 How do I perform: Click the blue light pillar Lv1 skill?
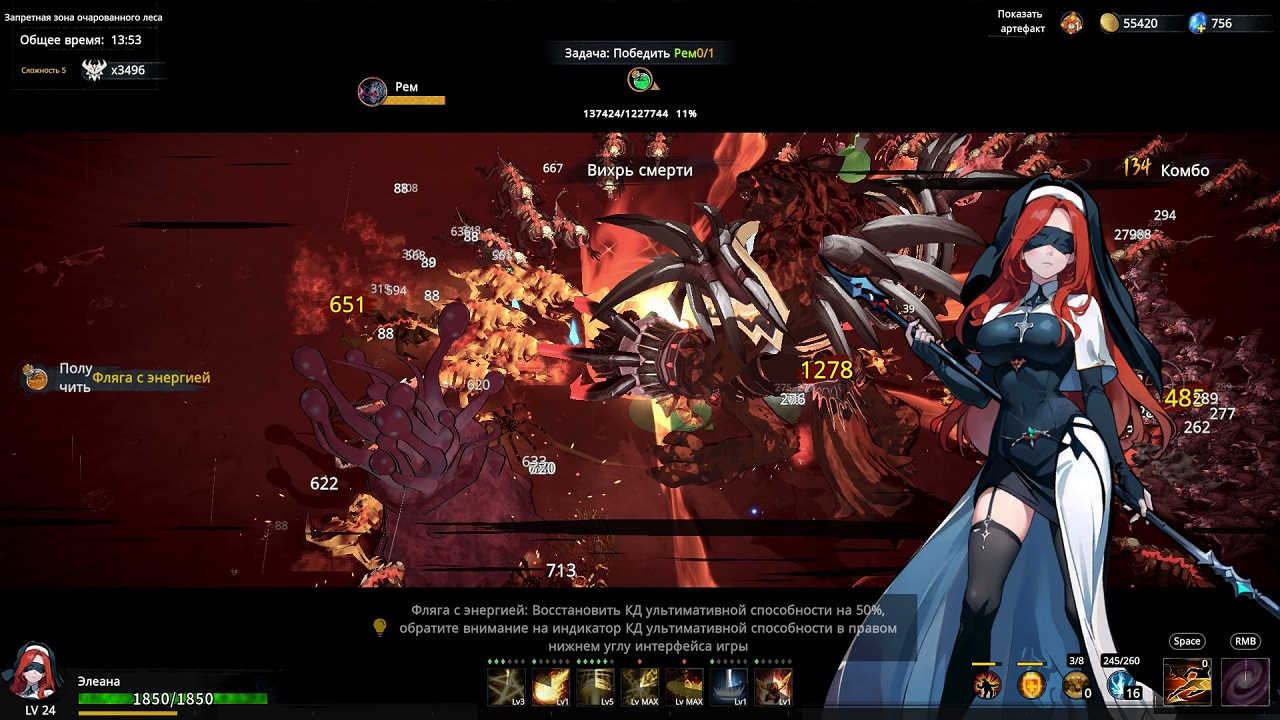pyautogui.click(x=729, y=686)
